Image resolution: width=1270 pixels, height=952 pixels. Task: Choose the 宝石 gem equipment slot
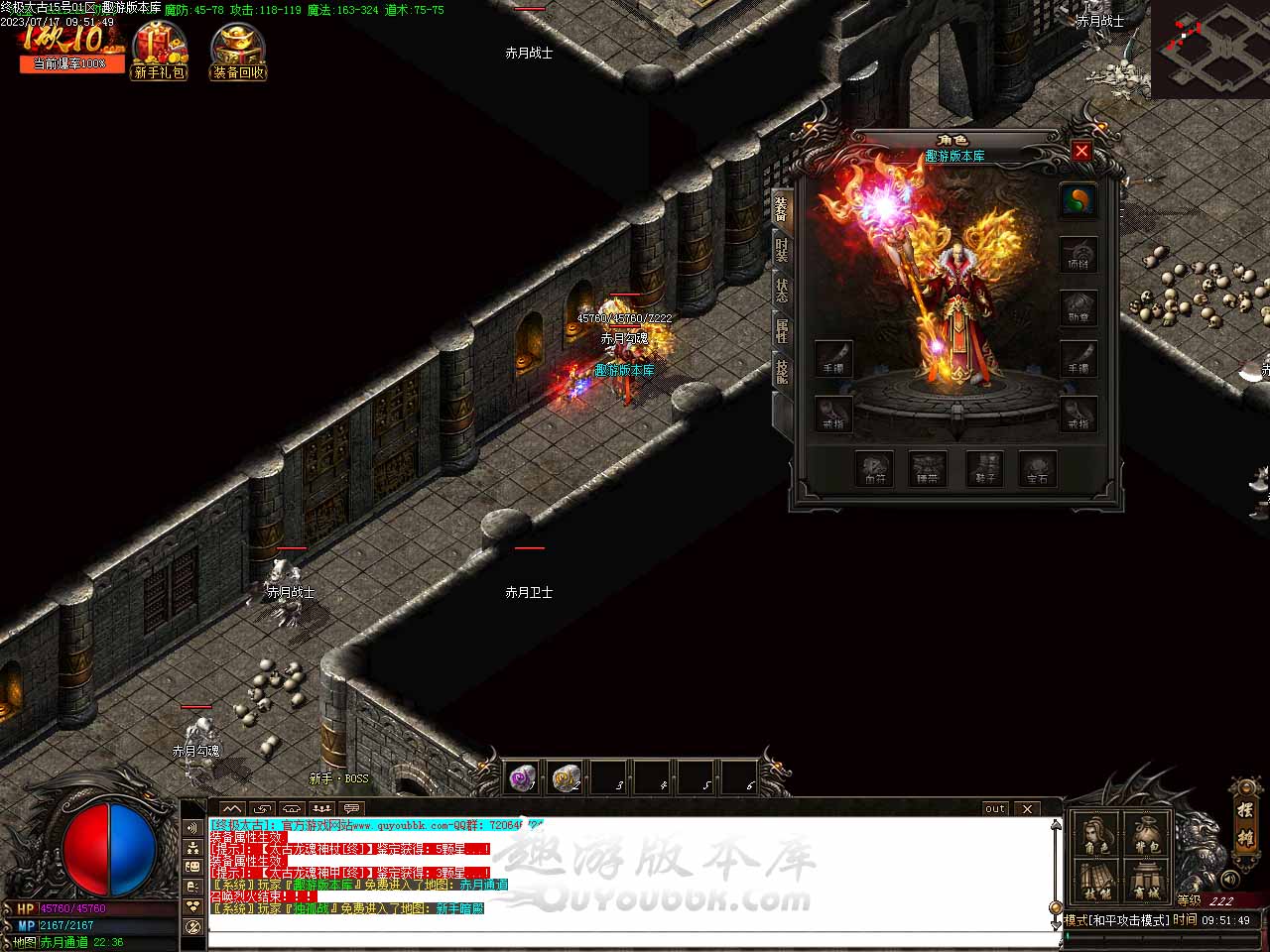[1038, 469]
